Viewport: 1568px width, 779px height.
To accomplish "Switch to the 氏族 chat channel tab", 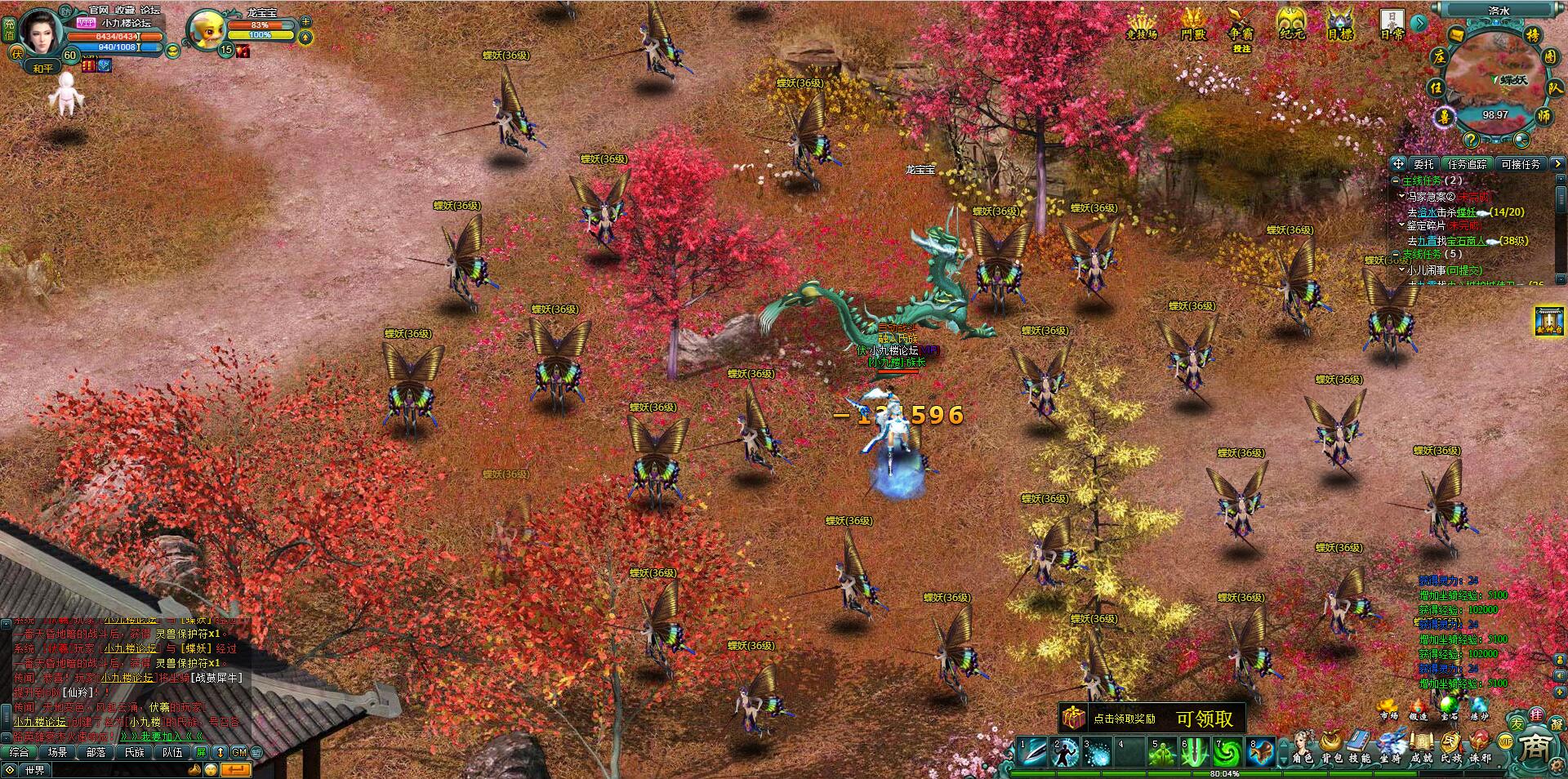I will pyautogui.click(x=134, y=752).
